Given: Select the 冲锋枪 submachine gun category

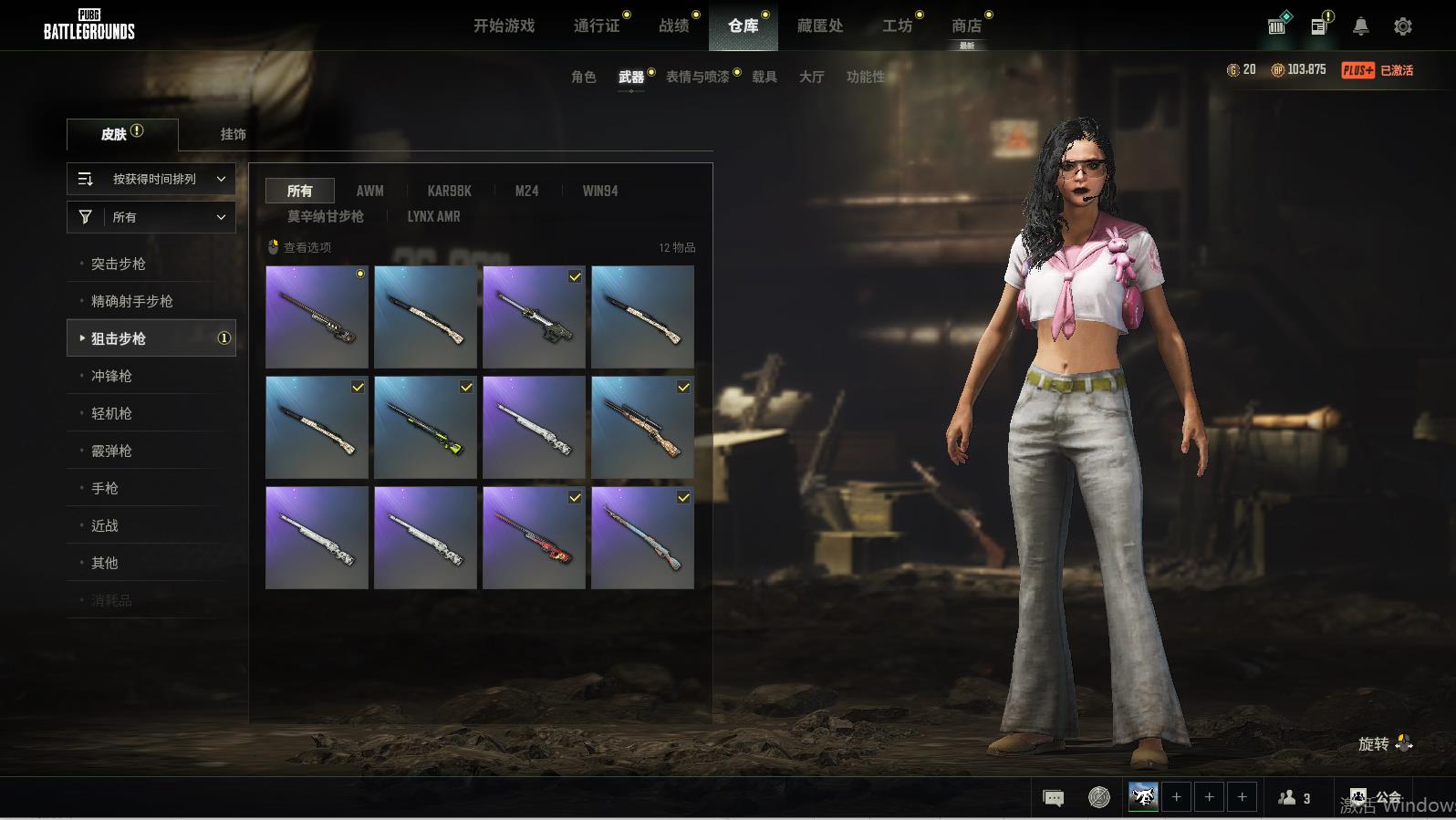Looking at the screenshot, I should (111, 376).
